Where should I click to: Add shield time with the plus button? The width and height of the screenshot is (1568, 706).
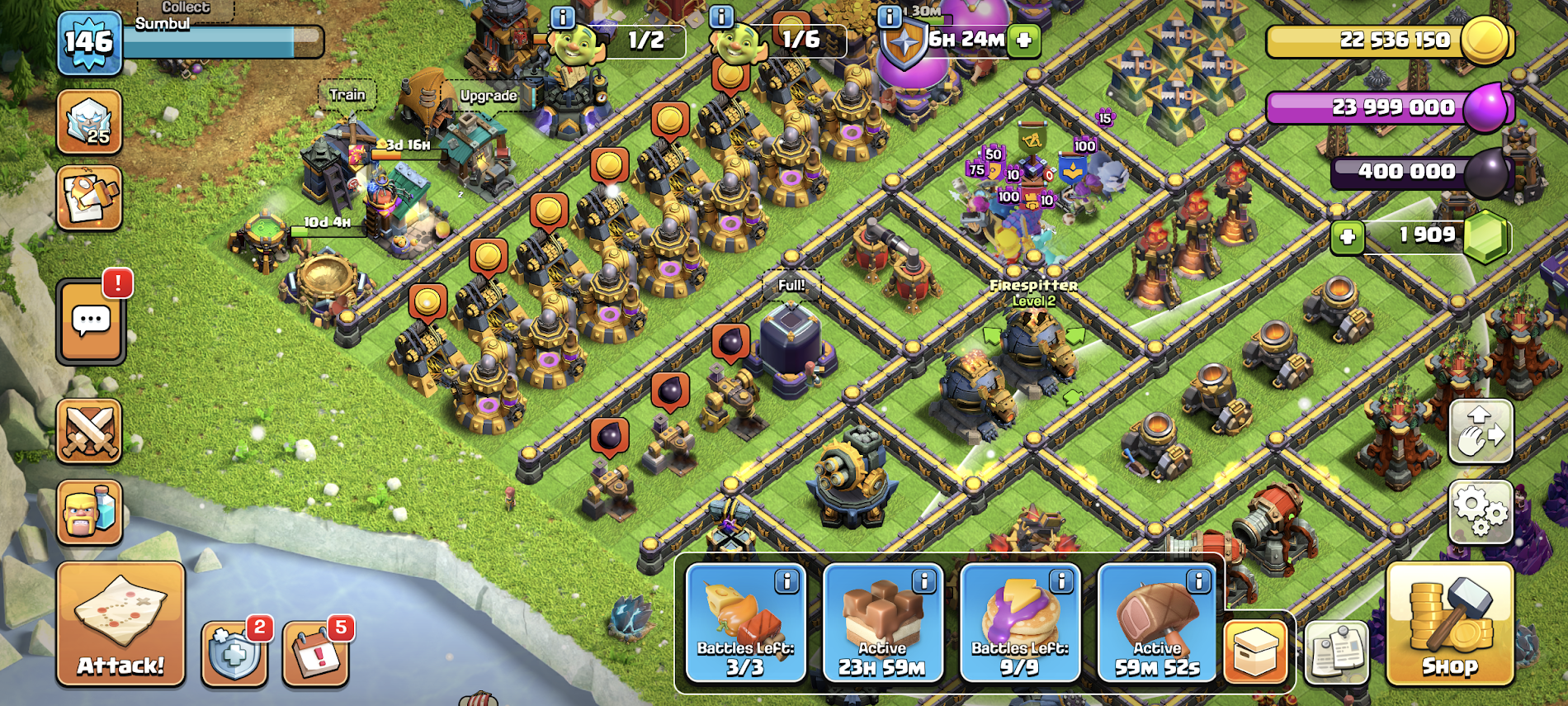pos(1024,40)
